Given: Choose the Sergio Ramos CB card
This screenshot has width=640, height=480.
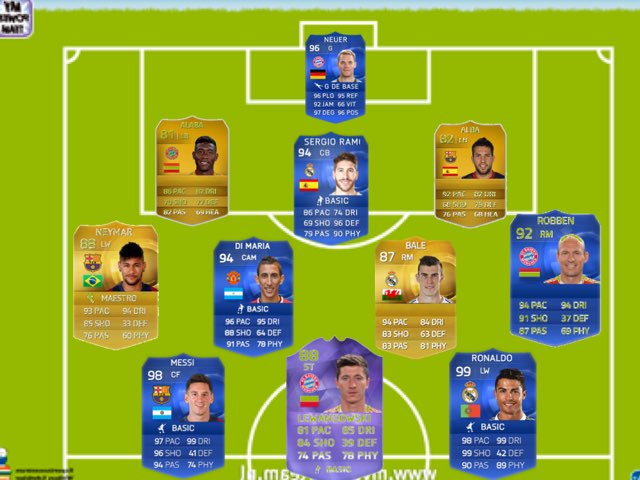Looking at the screenshot, I should pos(330,188).
